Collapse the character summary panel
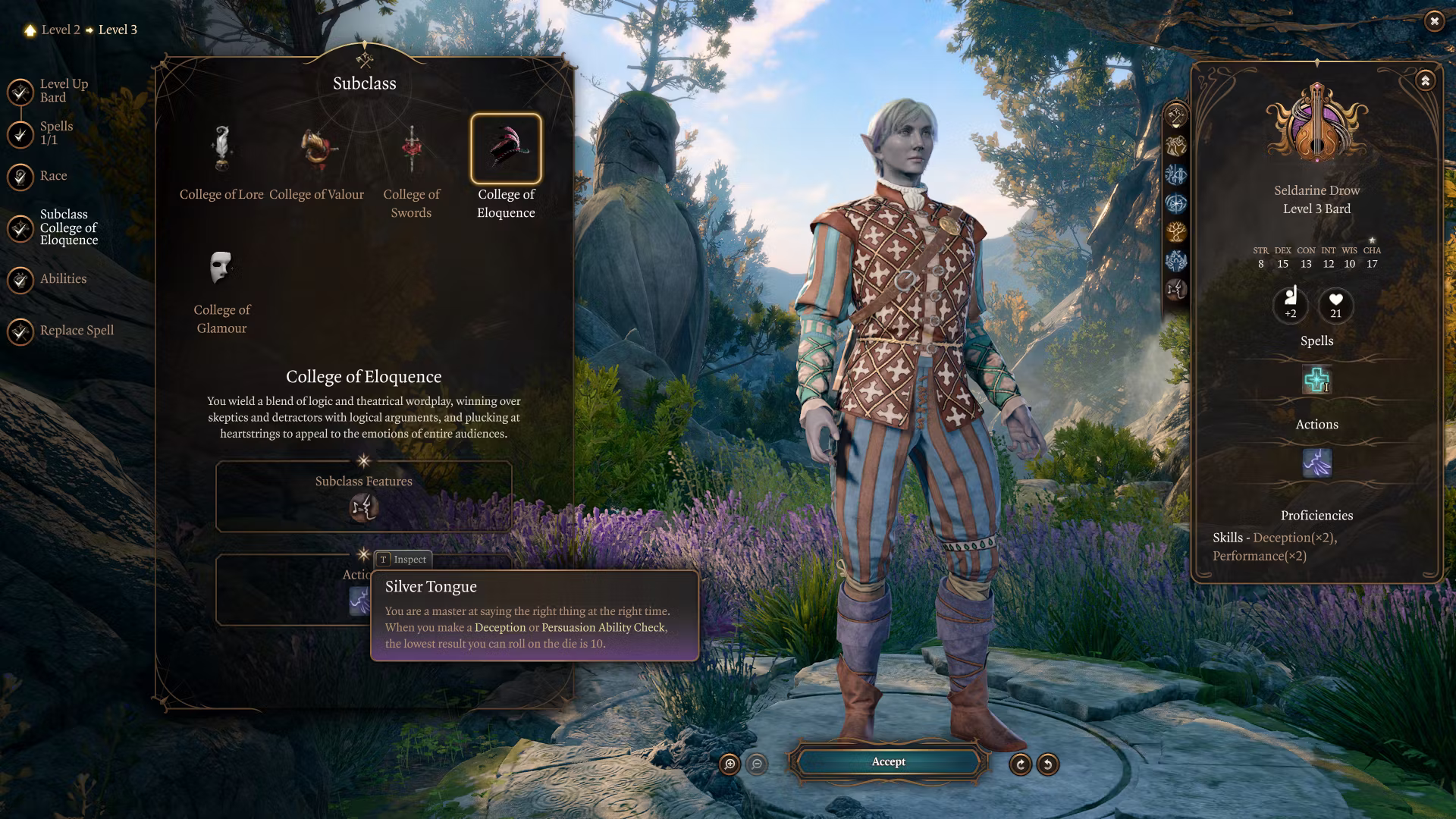This screenshot has height=819, width=1456. point(1425,80)
